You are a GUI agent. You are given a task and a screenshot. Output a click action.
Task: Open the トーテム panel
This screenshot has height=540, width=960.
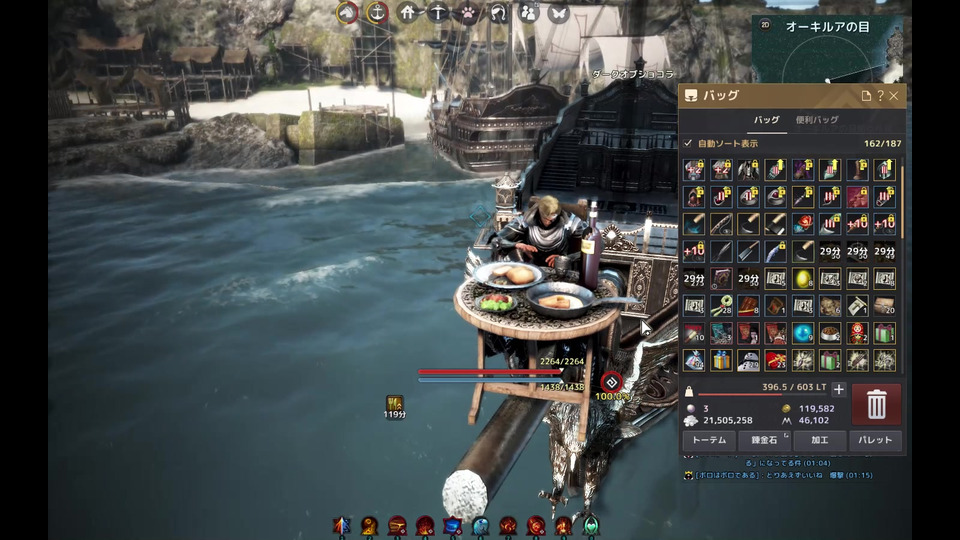[709, 440]
